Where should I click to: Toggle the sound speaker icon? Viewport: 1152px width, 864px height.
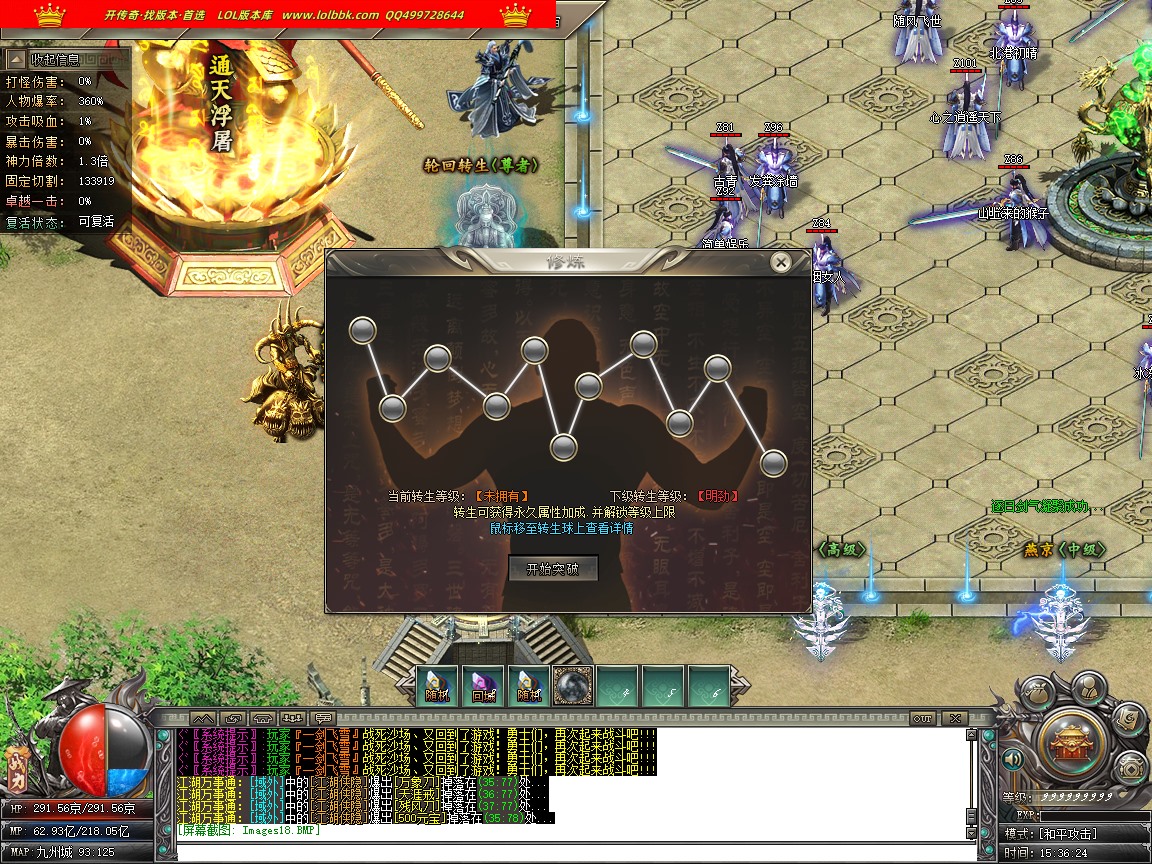coord(1011,760)
